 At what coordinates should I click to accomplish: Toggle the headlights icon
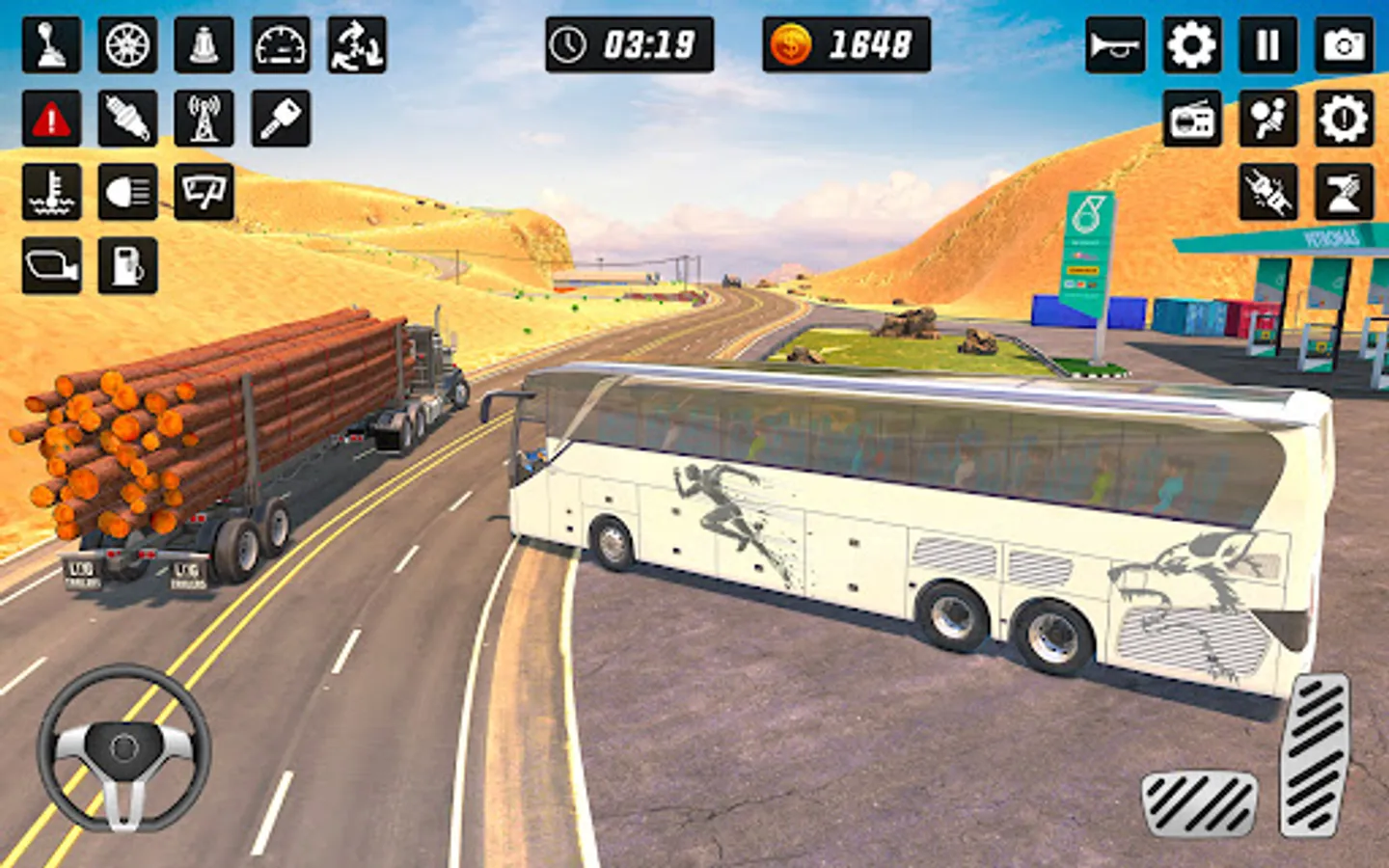click(x=127, y=192)
